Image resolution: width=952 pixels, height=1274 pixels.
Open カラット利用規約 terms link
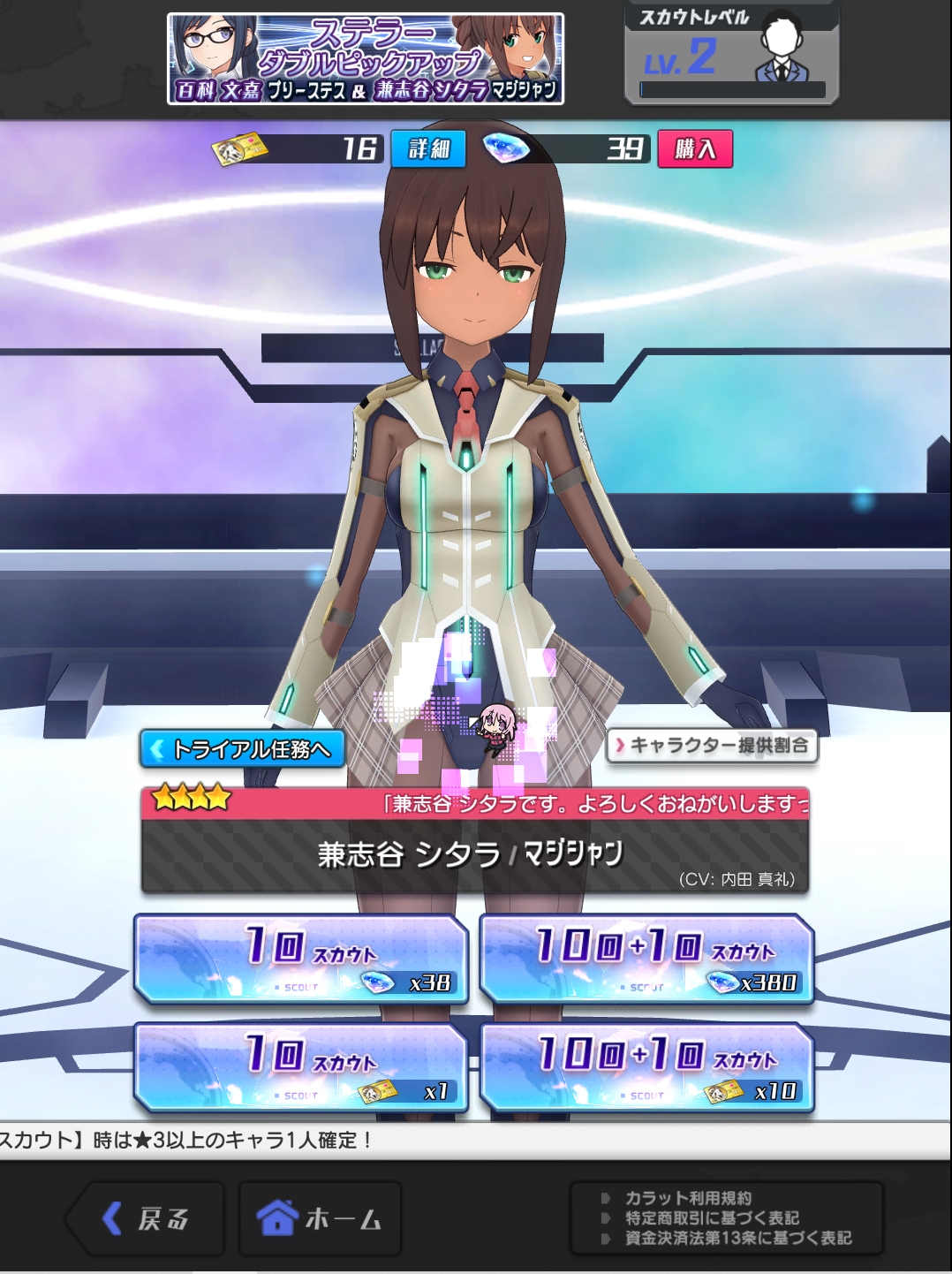[689, 1198]
